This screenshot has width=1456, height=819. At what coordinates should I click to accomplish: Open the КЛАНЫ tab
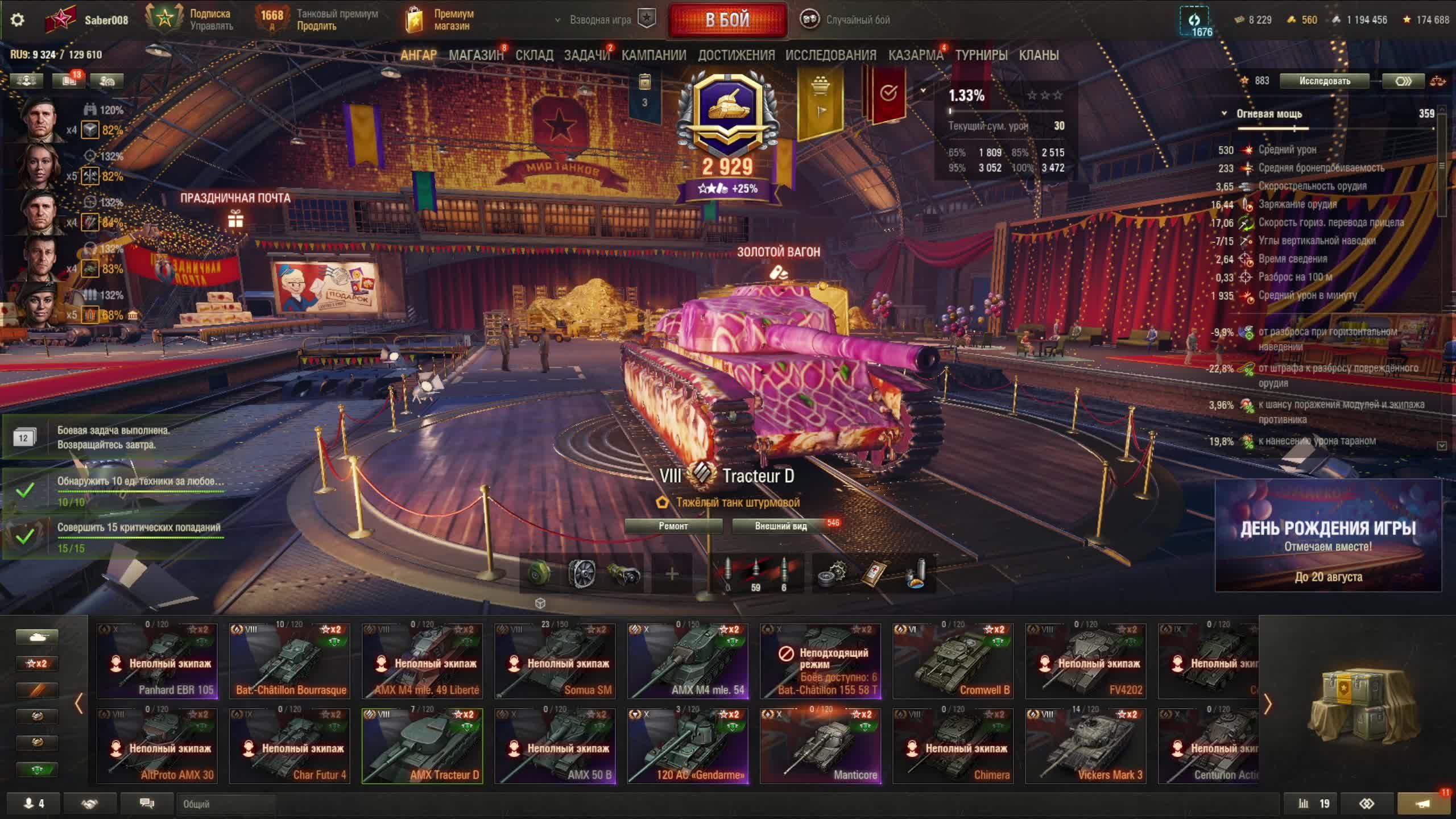tap(1039, 55)
